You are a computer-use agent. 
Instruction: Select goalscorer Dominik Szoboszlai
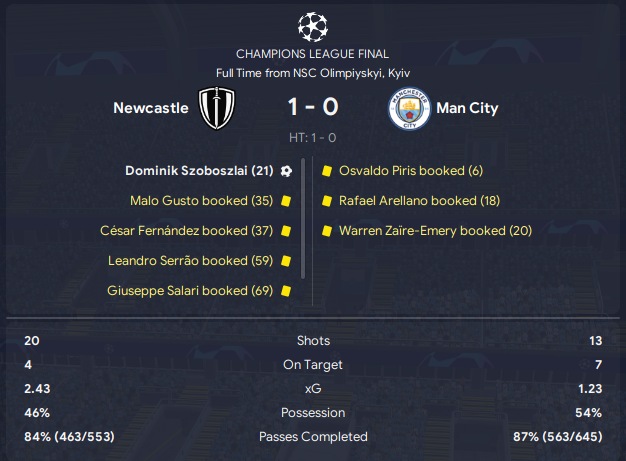(x=199, y=170)
